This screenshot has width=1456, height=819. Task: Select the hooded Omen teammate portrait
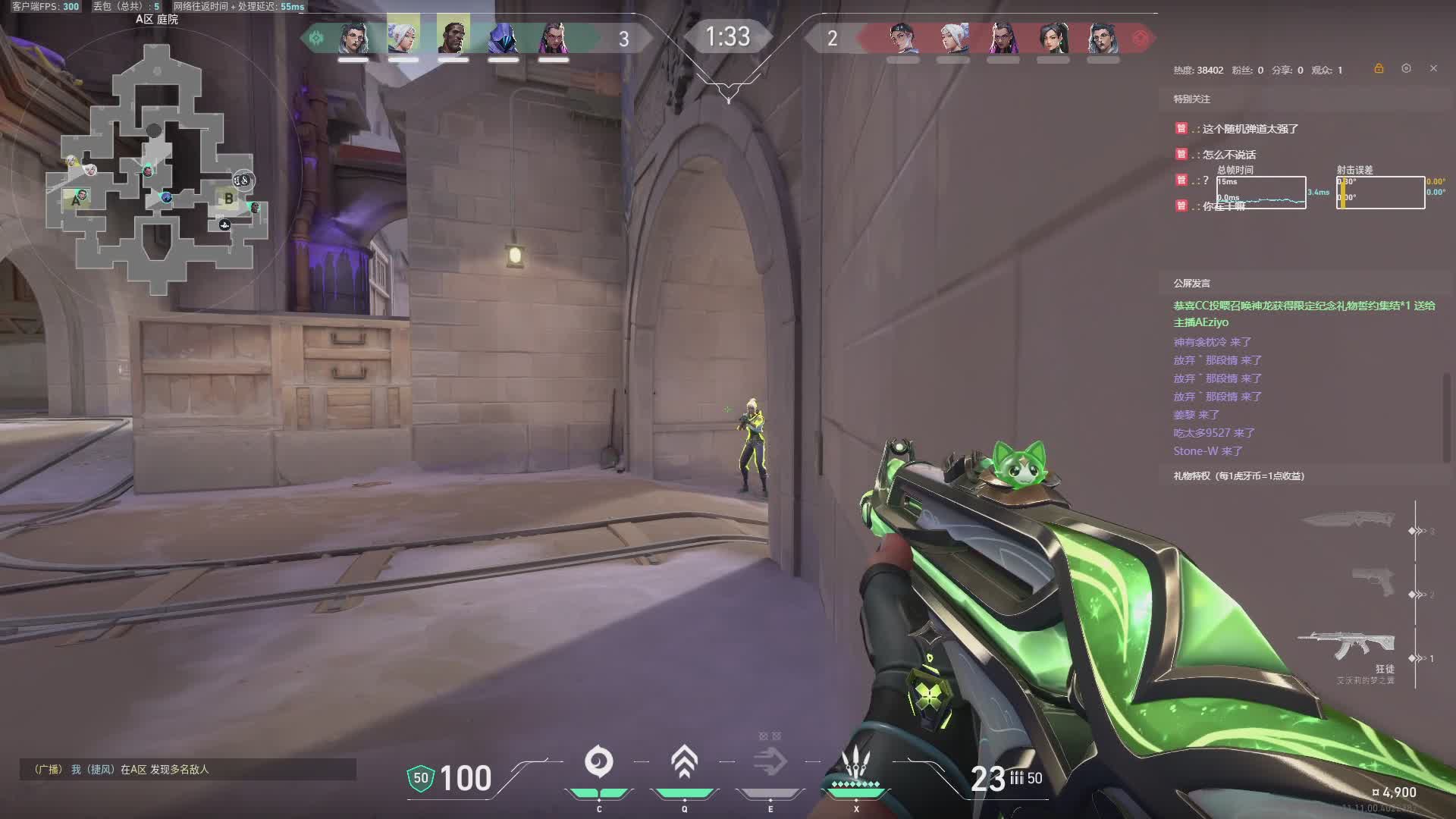point(504,38)
